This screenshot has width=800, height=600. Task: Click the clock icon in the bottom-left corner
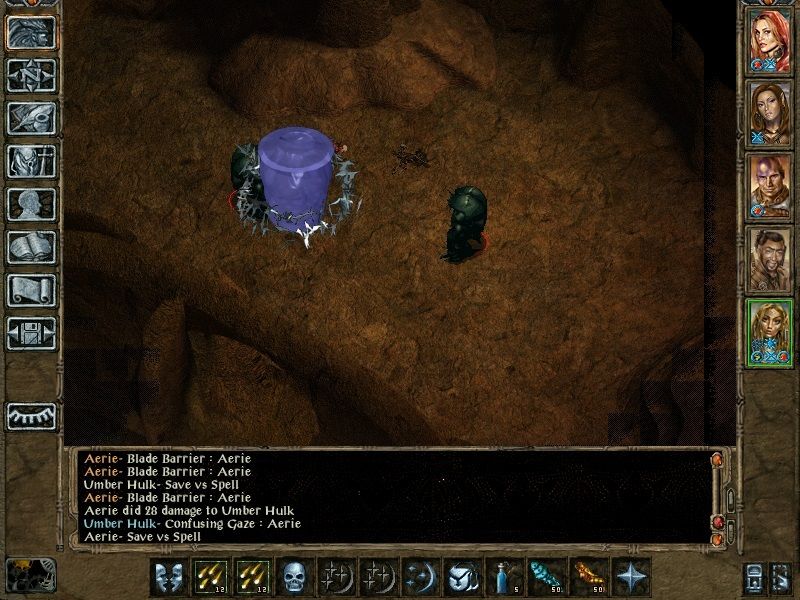[29, 574]
